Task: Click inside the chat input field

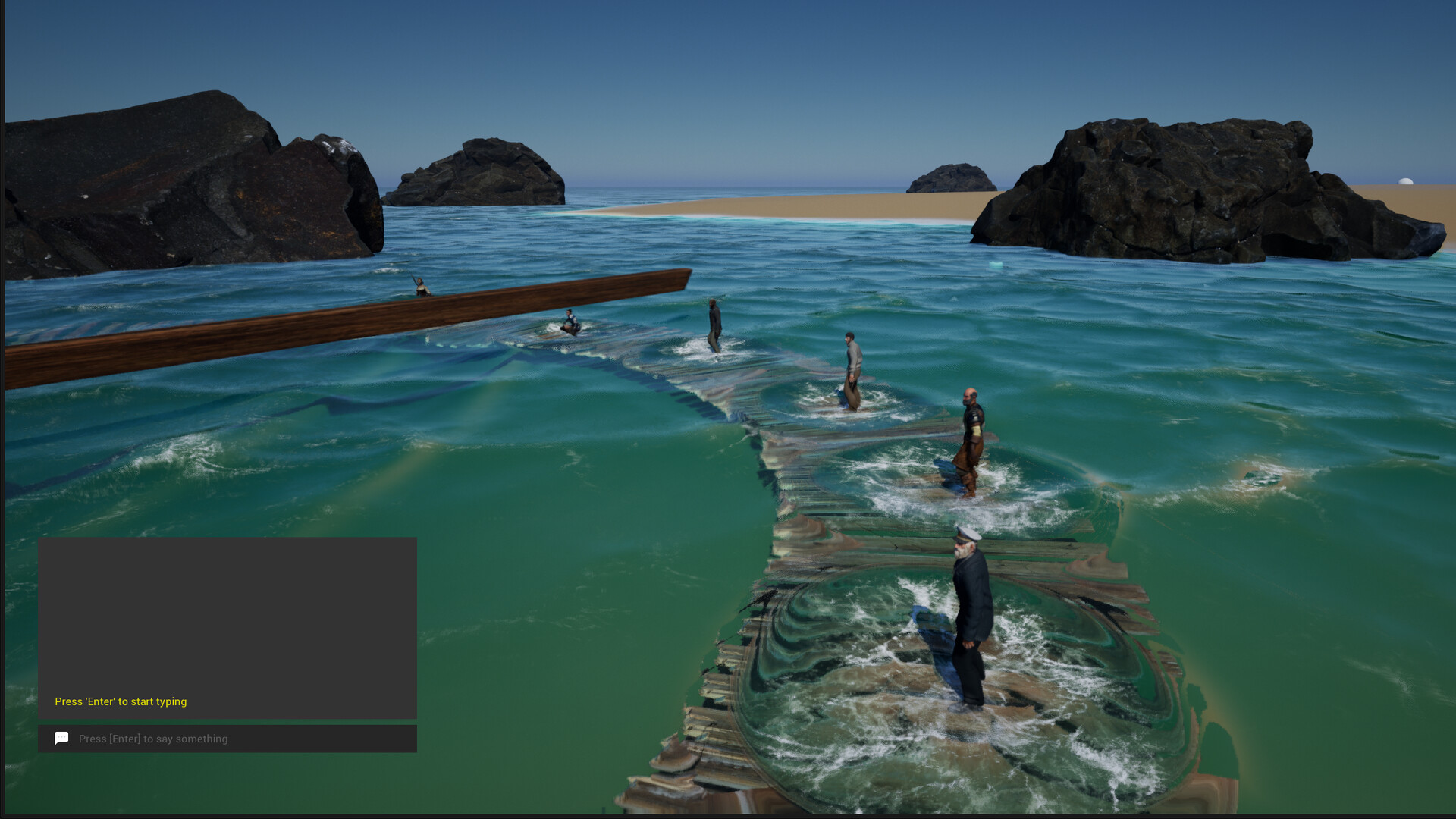Action: tap(227, 739)
